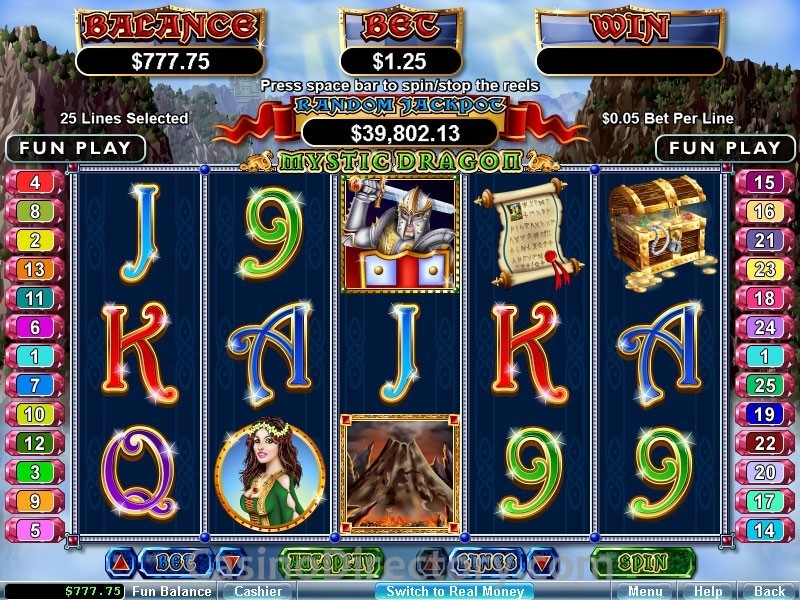Go Back to the lobby

[768, 591]
